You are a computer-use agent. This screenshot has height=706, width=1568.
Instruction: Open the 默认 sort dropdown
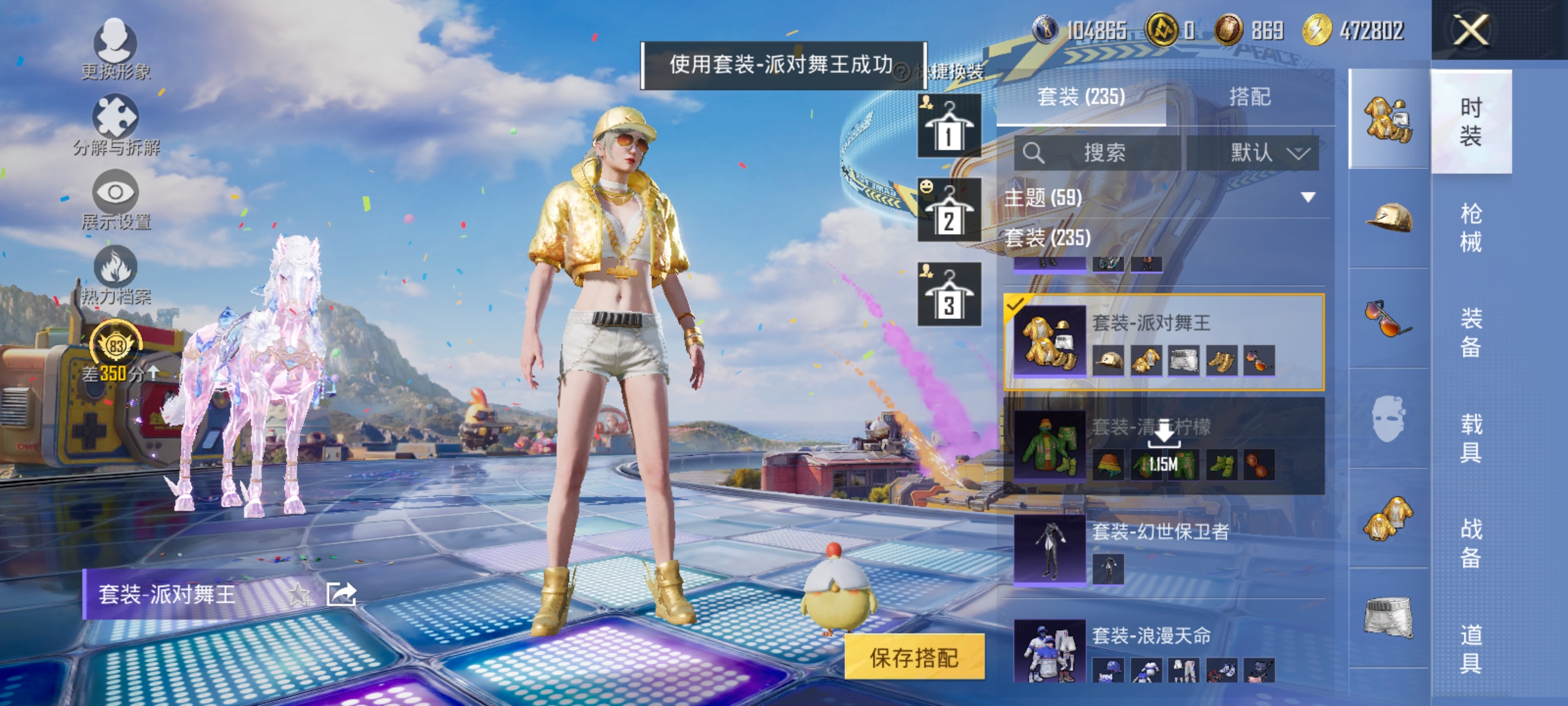point(1264,152)
